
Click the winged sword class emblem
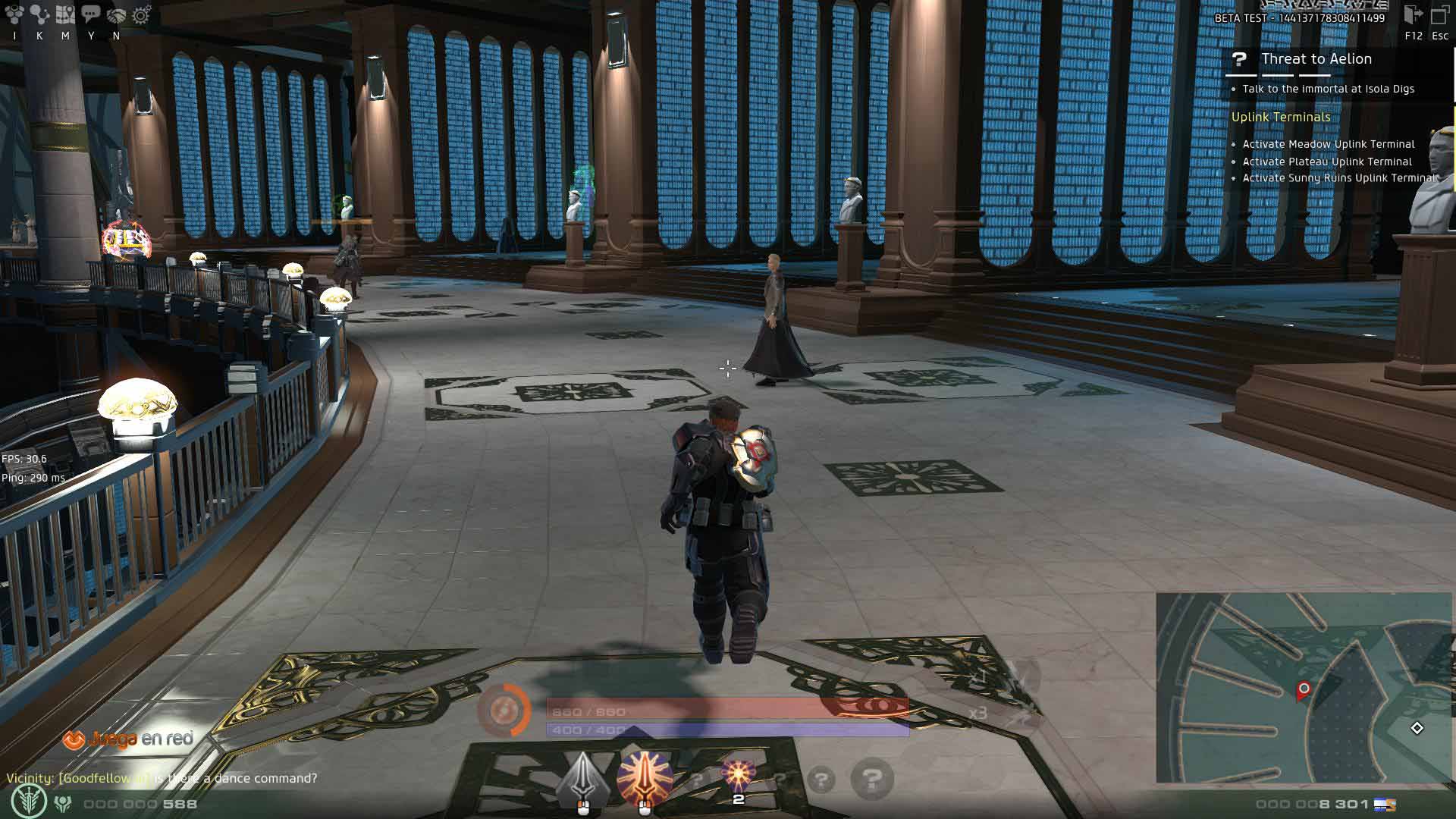[29, 802]
